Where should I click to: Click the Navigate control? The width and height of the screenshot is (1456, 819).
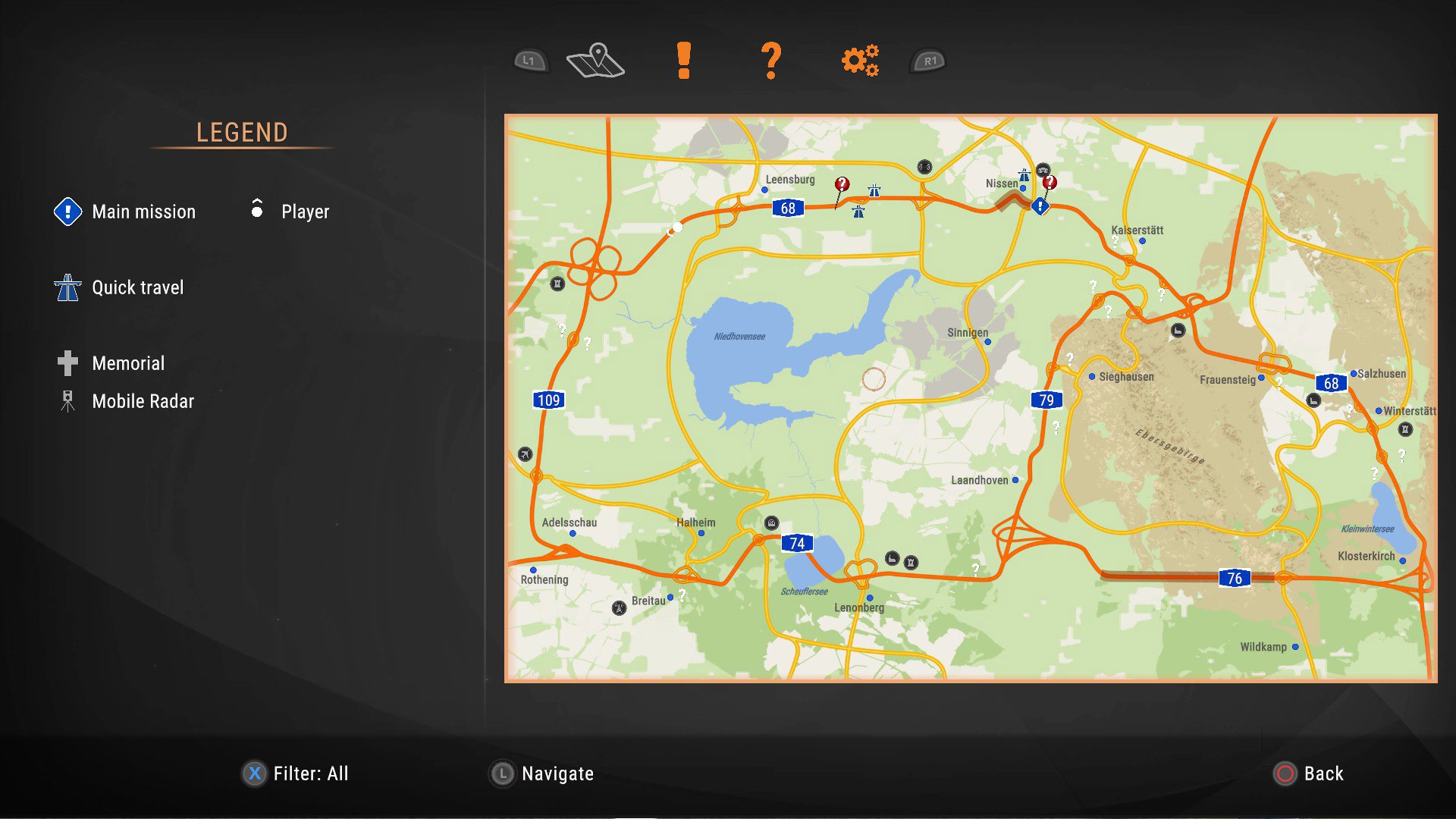click(541, 773)
